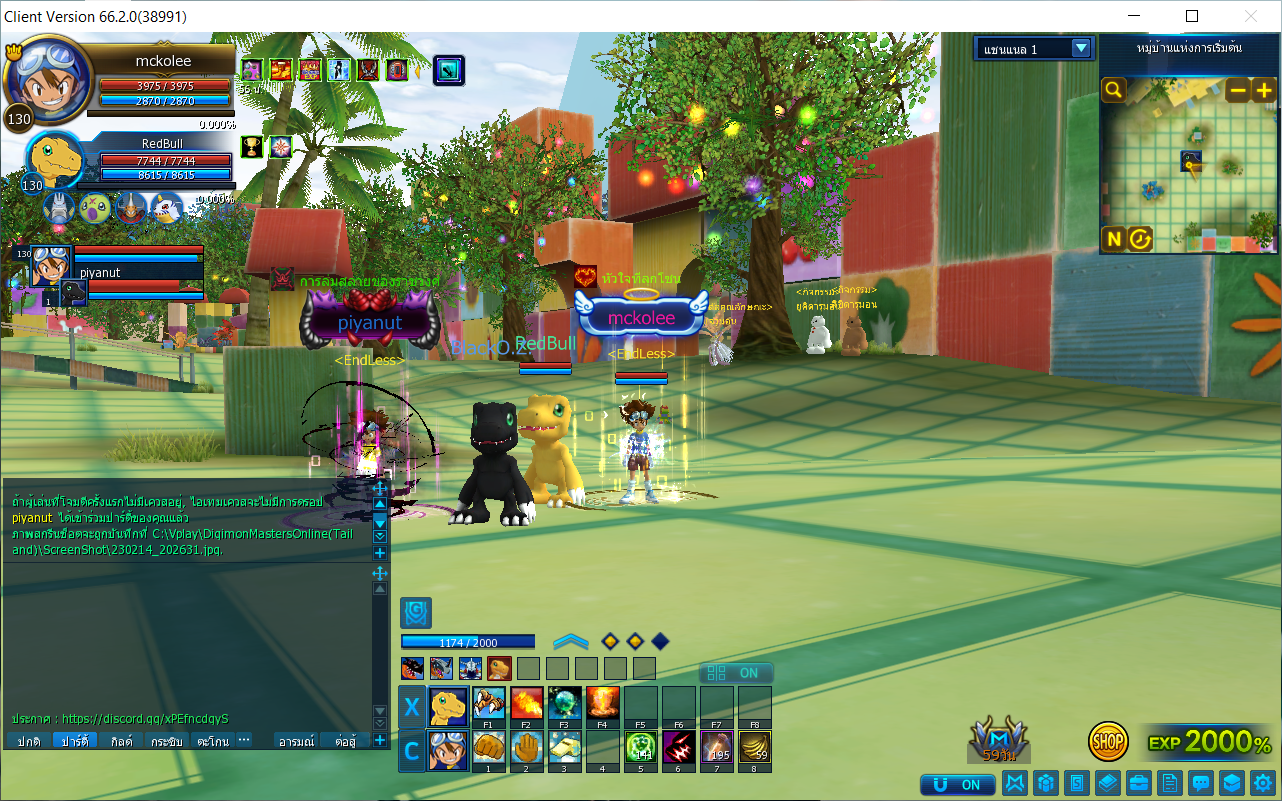Select party member piyanut's portrait

(50, 264)
